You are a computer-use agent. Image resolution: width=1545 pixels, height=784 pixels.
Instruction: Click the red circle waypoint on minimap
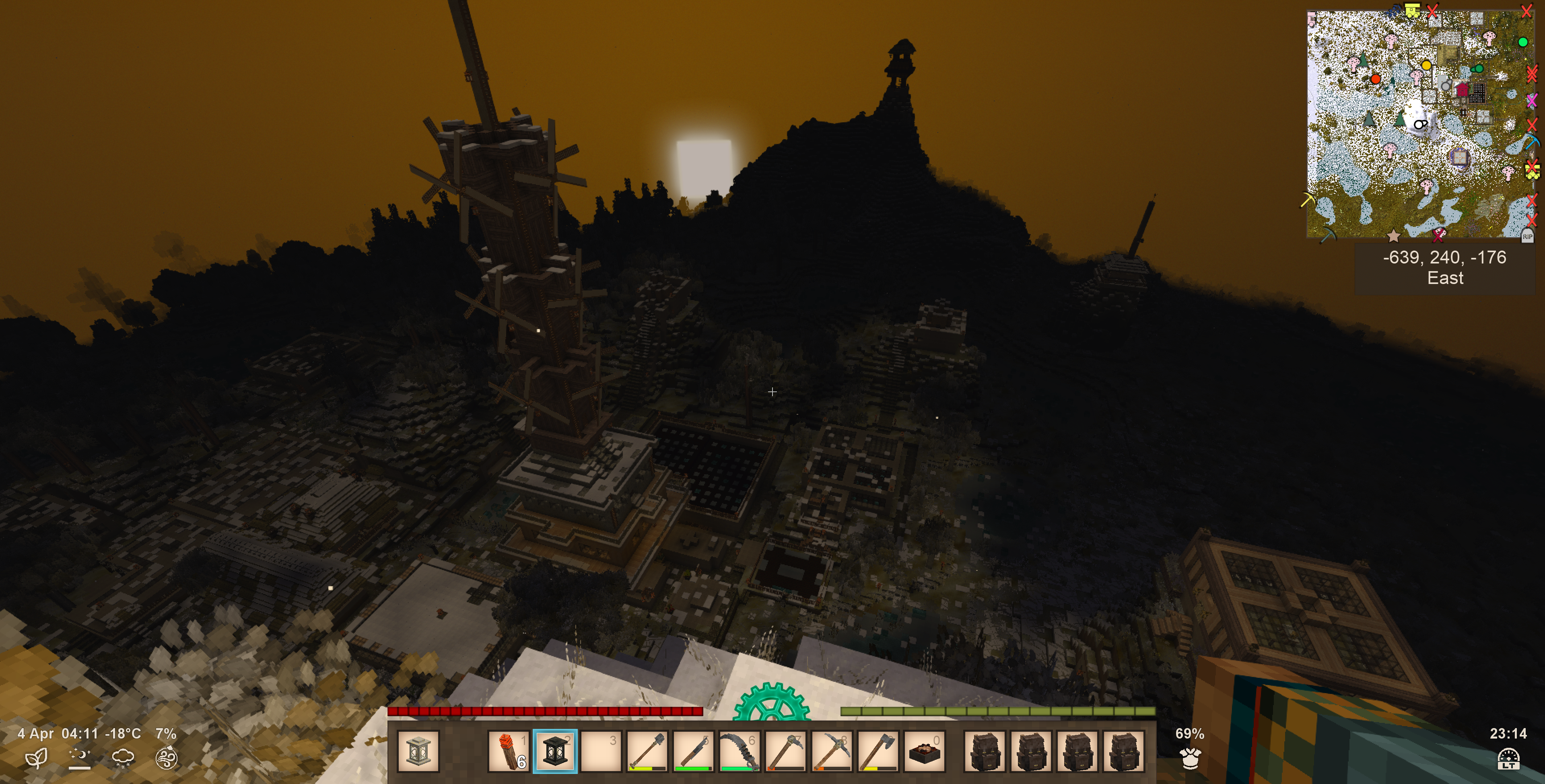[1376, 78]
